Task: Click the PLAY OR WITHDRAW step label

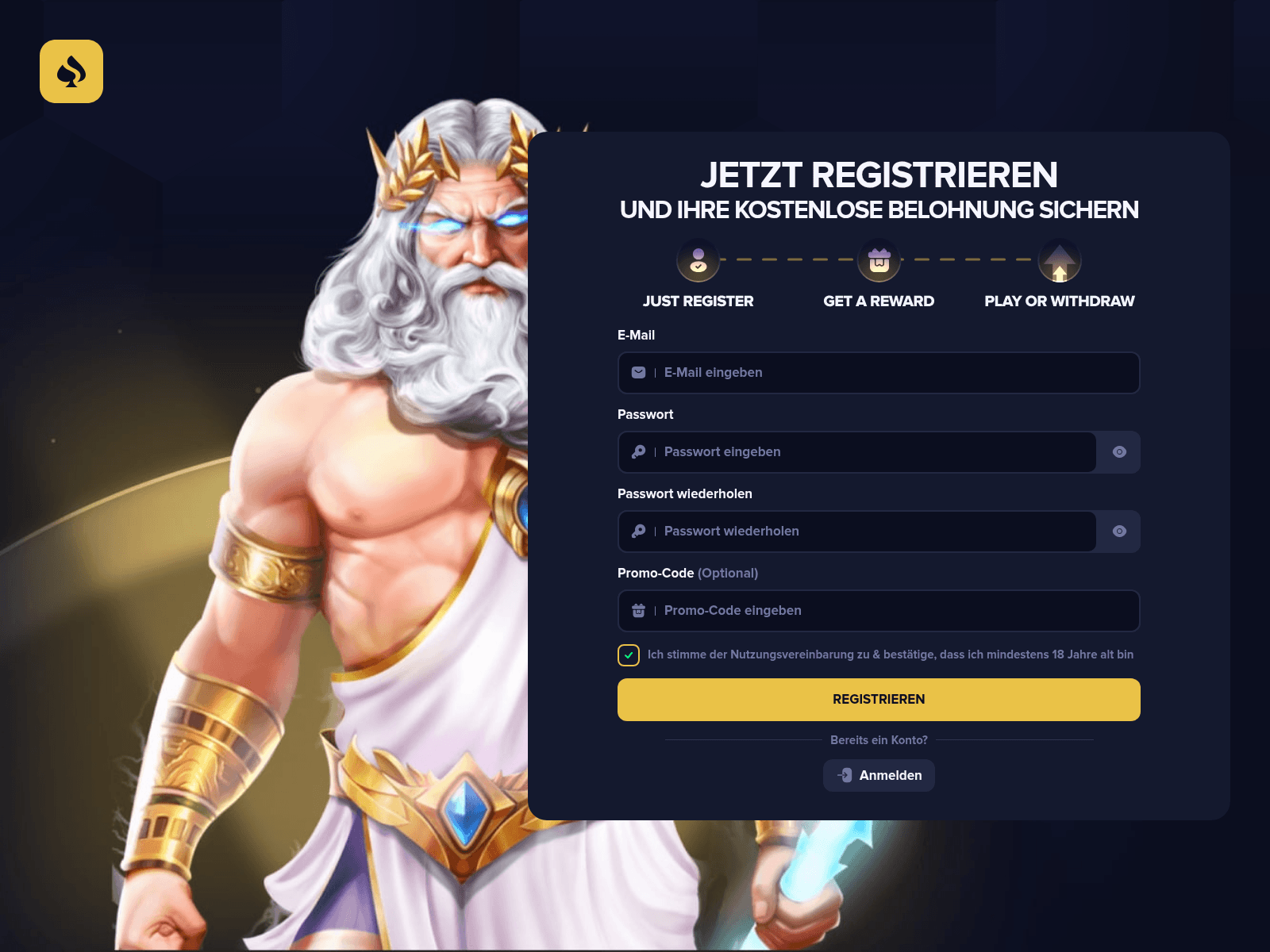Action: click(x=1059, y=301)
